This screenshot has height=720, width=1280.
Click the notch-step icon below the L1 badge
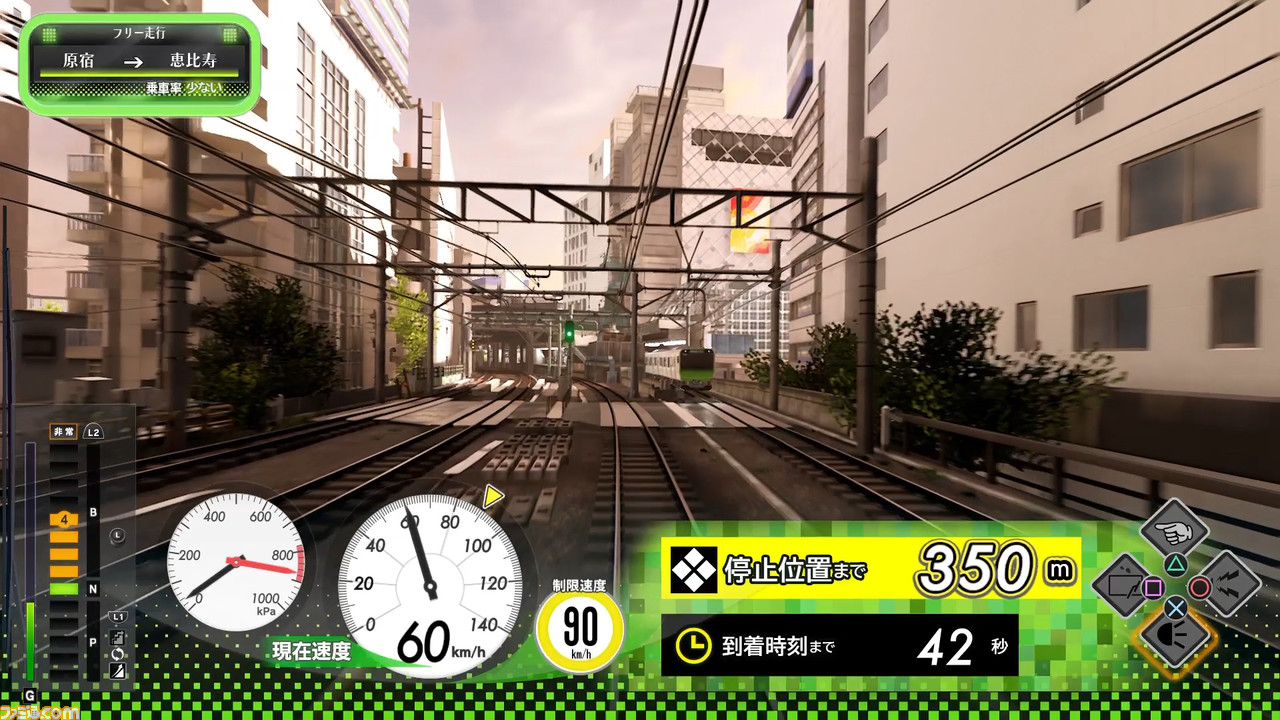coord(116,637)
